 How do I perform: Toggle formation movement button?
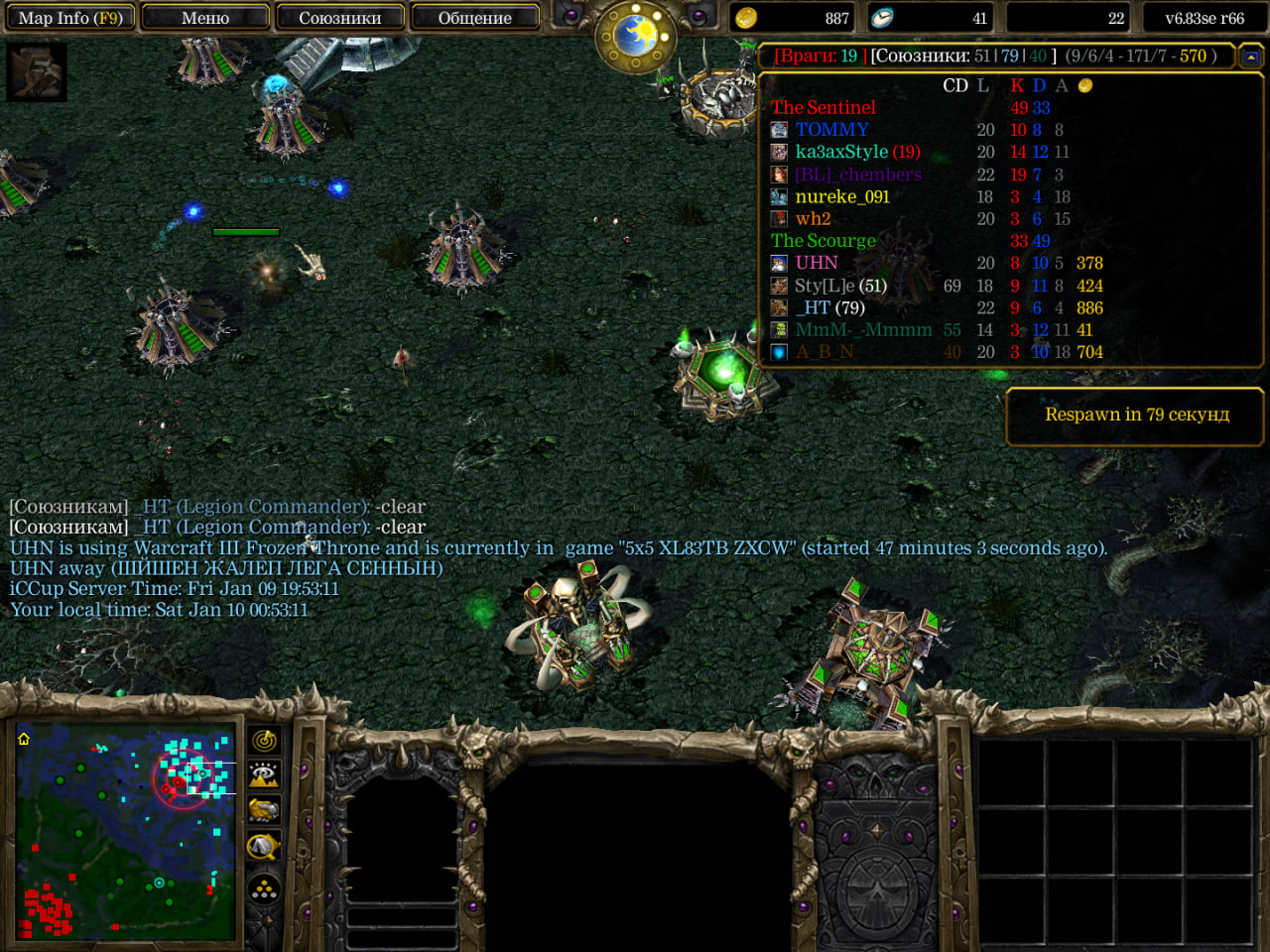point(264,890)
